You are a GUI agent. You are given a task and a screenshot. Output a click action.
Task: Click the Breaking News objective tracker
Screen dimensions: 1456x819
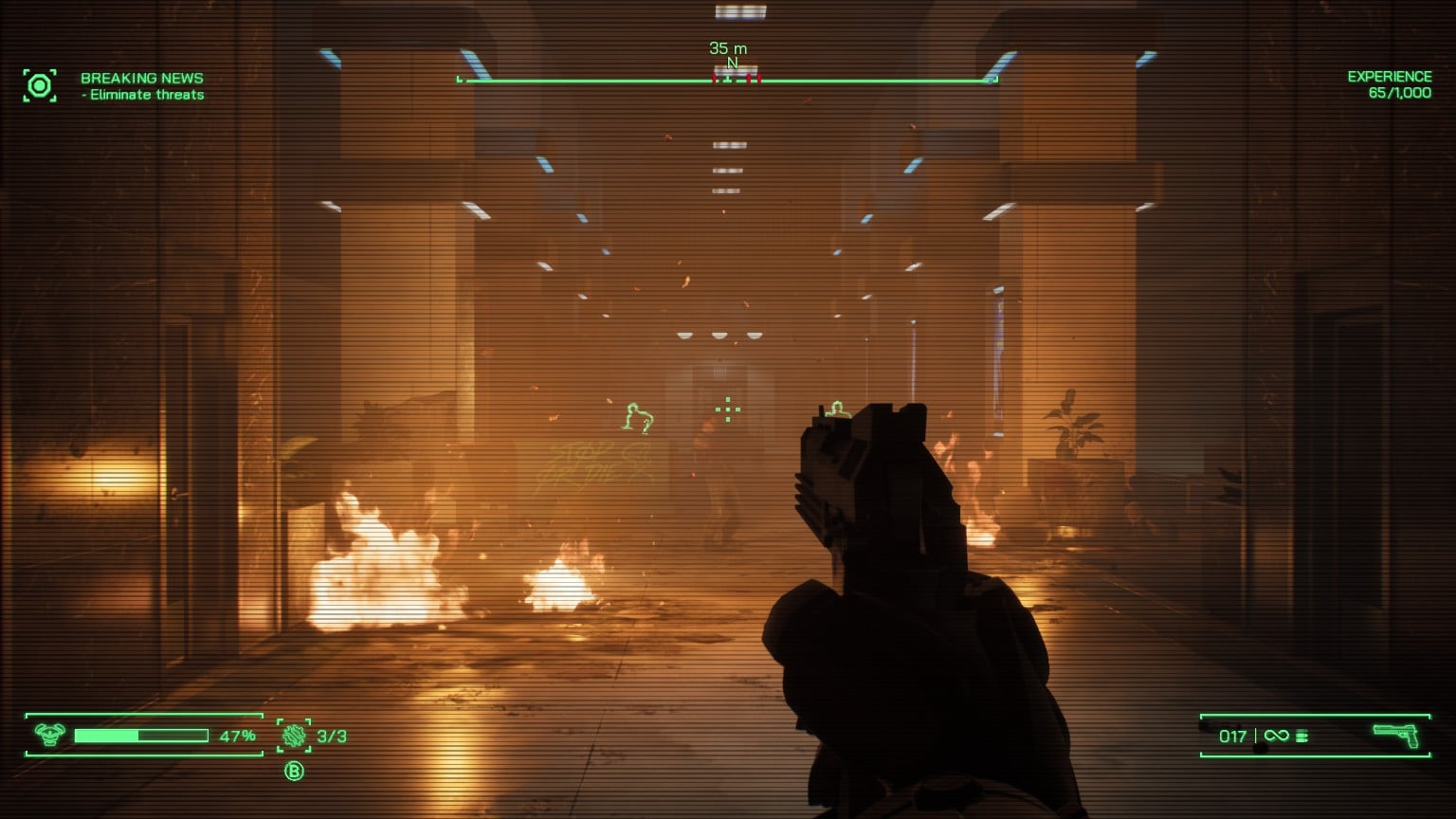coord(142,86)
